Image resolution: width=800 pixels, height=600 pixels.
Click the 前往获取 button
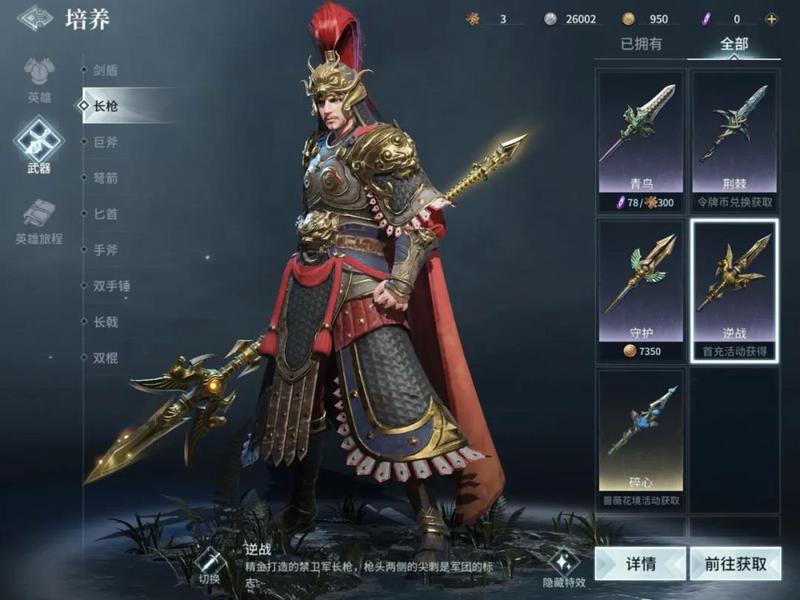[735, 563]
